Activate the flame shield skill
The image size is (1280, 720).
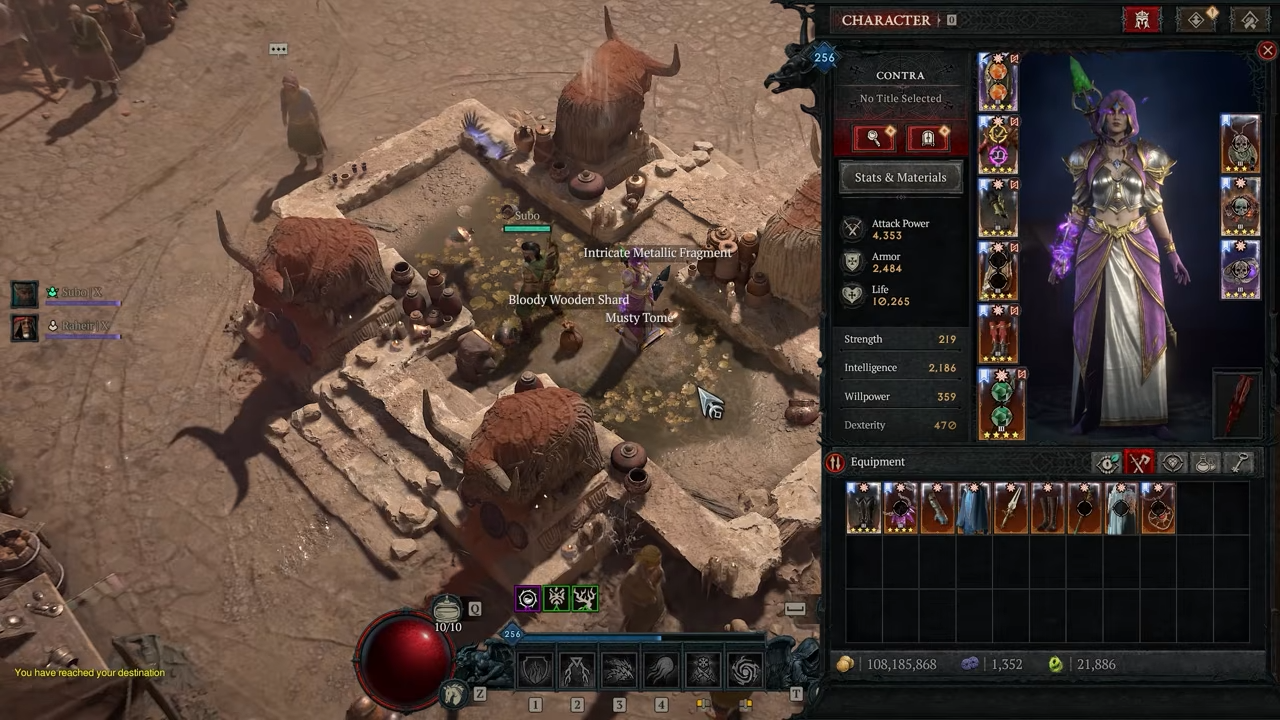tap(535, 671)
